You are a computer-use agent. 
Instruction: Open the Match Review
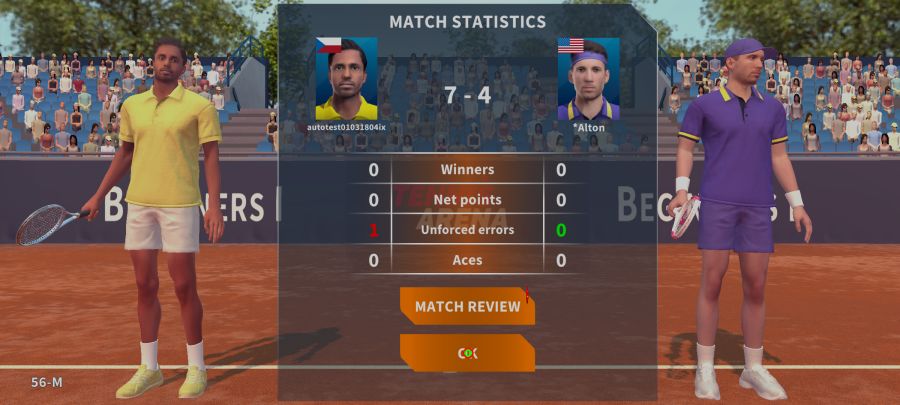coord(467,306)
